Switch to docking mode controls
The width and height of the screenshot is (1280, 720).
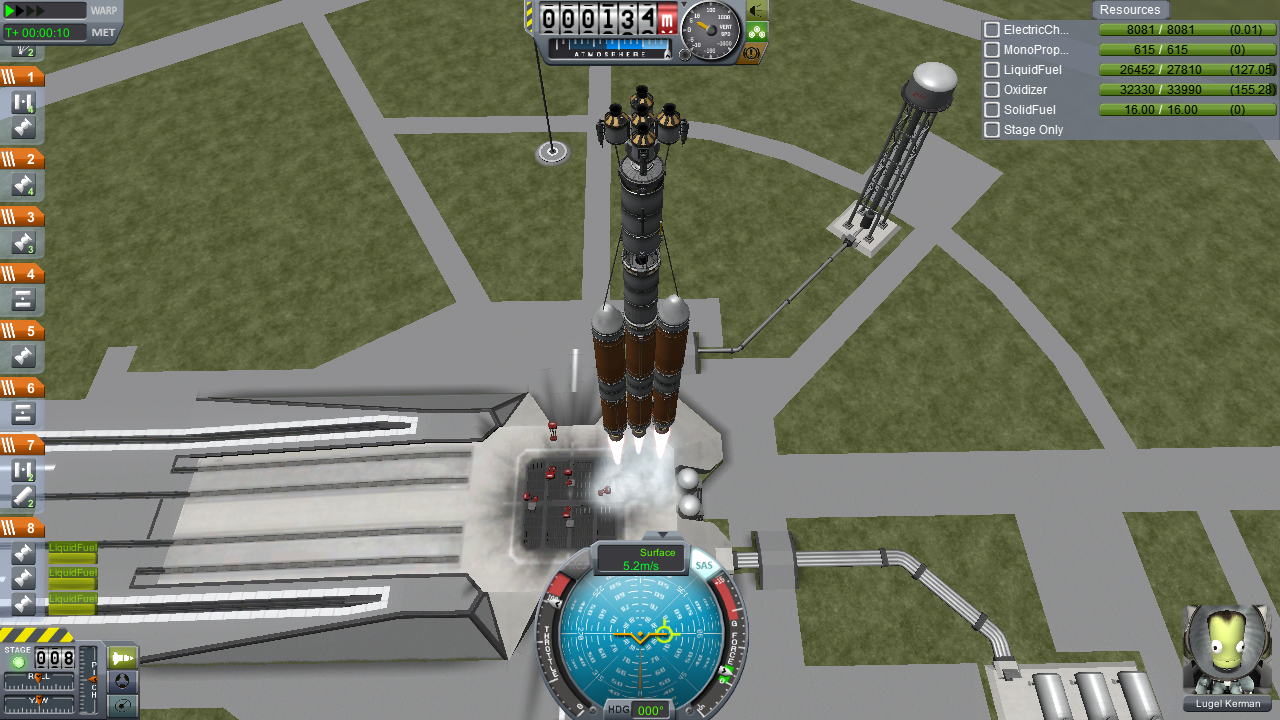(122, 682)
